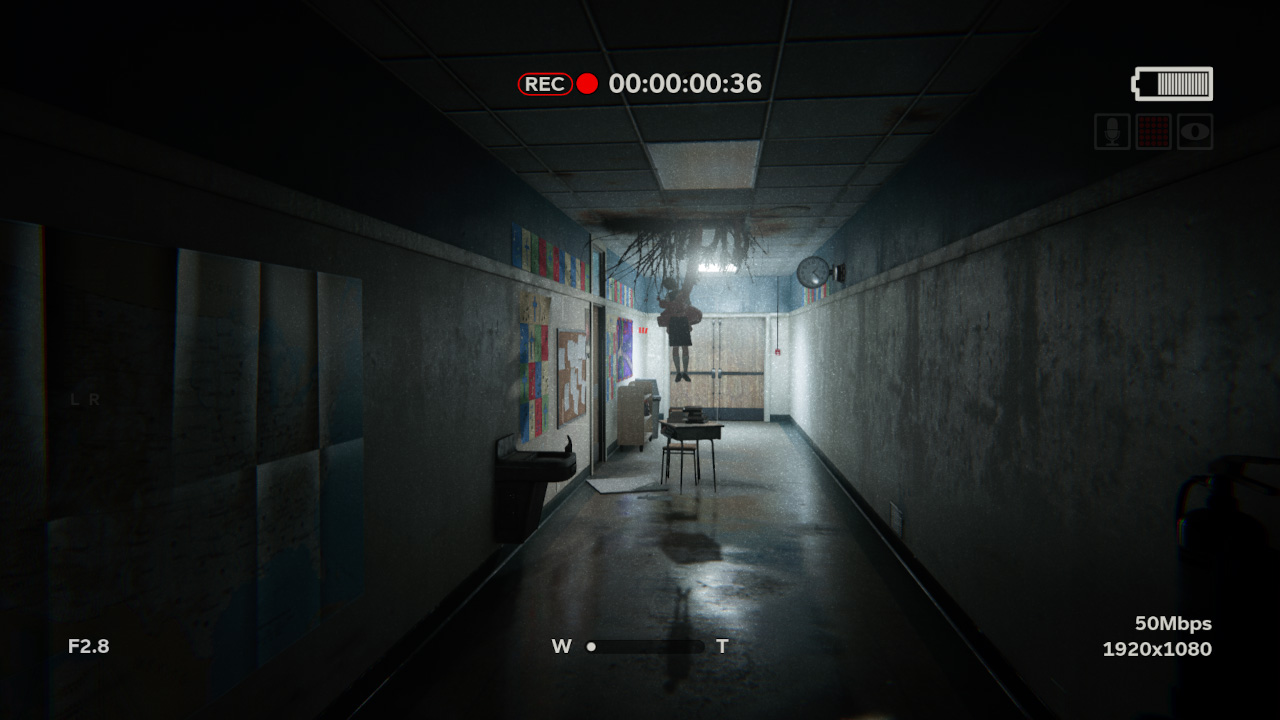Click the 50Mbps bitrate indicator
Image resolution: width=1280 pixels, height=720 pixels.
coord(1175,623)
